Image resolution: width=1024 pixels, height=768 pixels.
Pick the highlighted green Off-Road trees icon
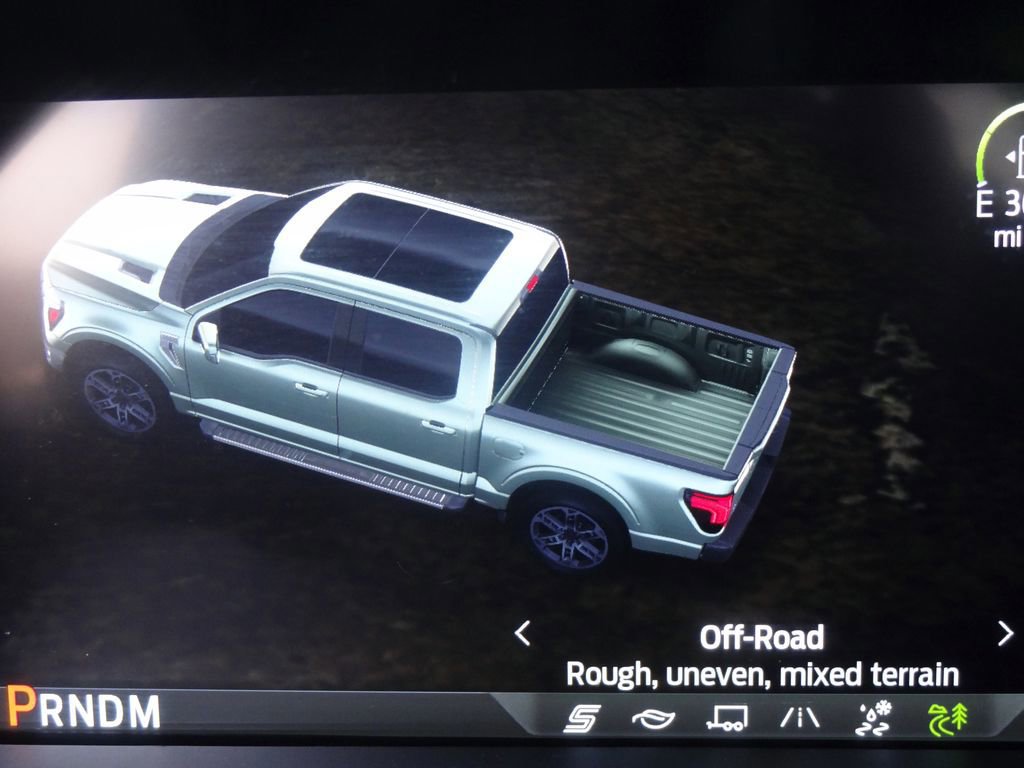tap(947, 718)
